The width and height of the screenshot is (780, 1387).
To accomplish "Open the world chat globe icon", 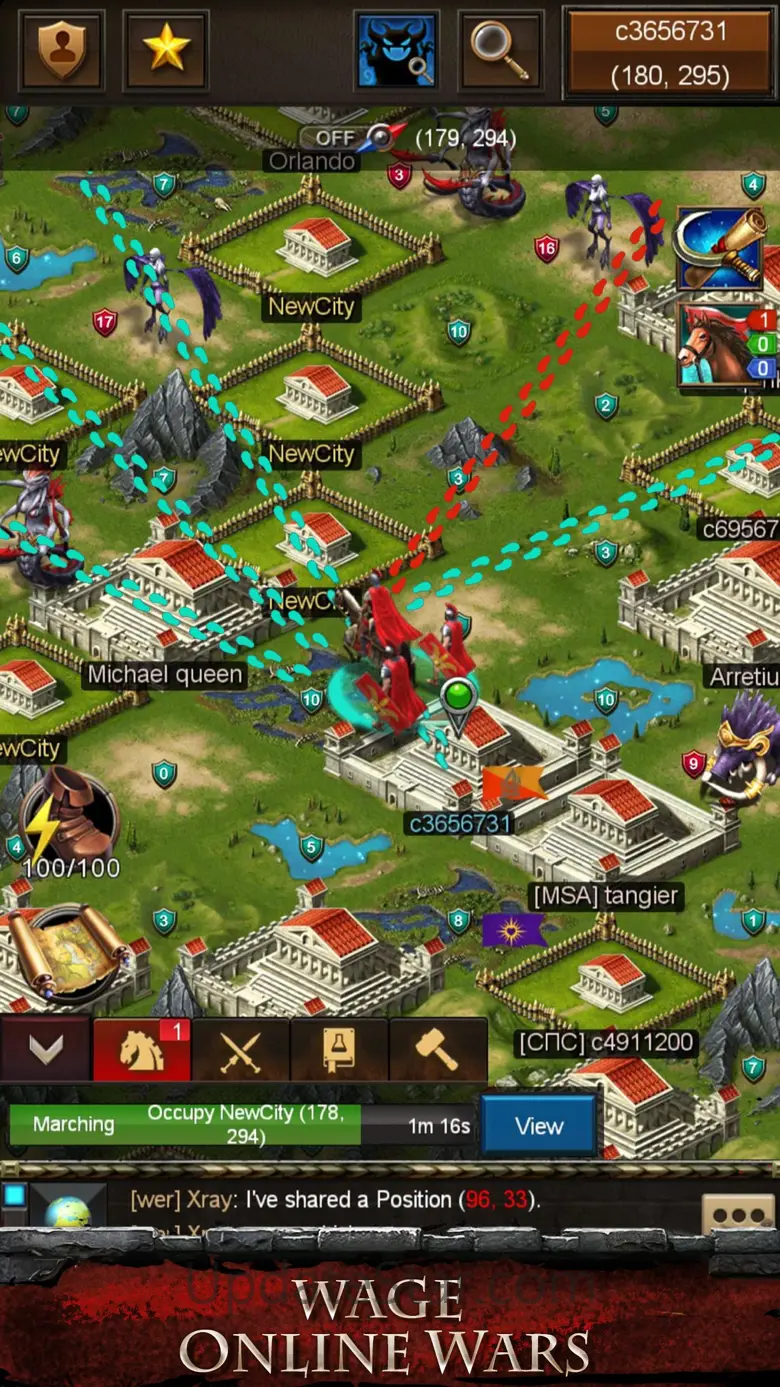I will coord(68,1210).
